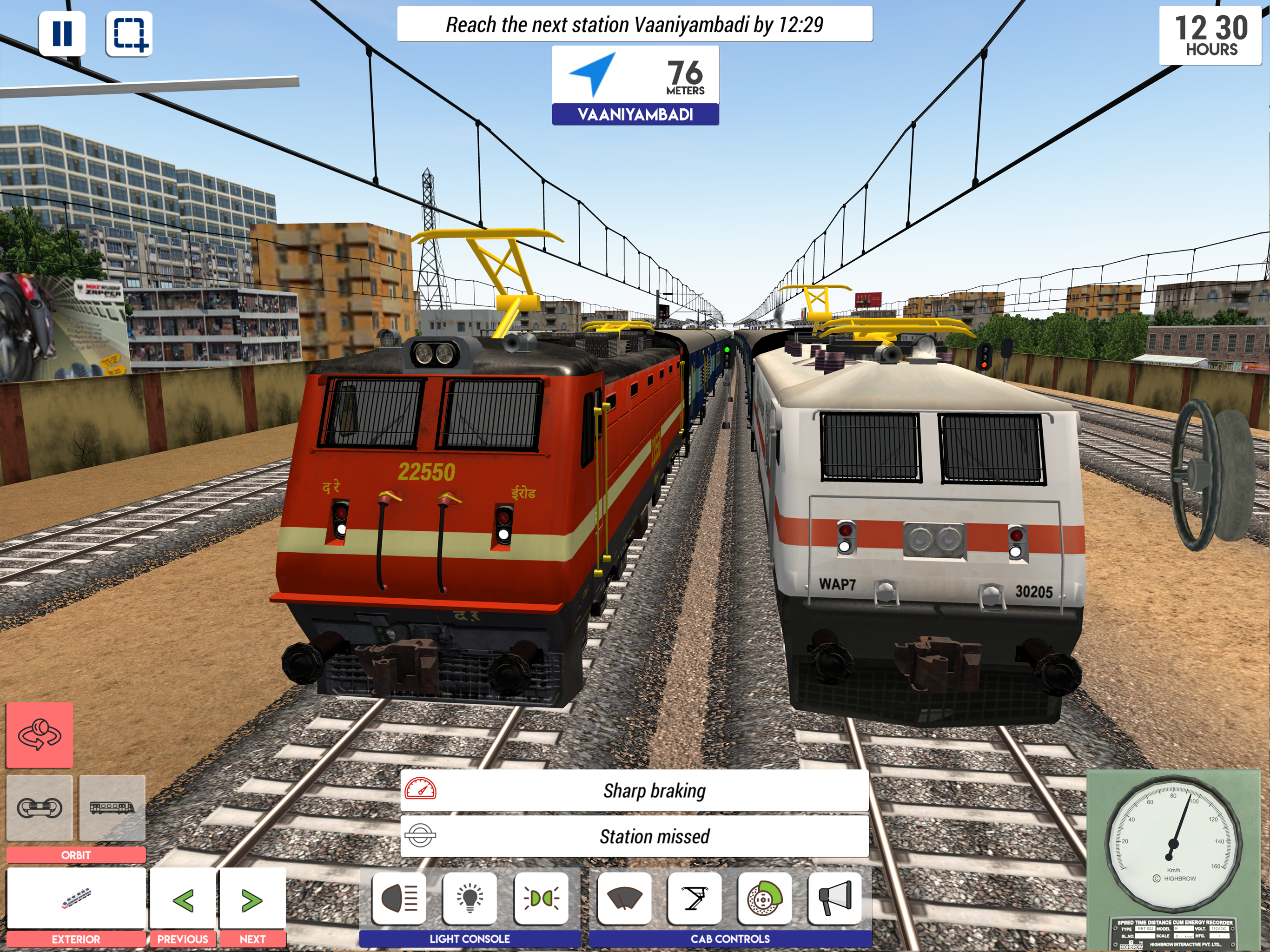Switch to the coupler camera view
Image resolution: width=1270 pixels, height=952 pixels.
coord(40,807)
